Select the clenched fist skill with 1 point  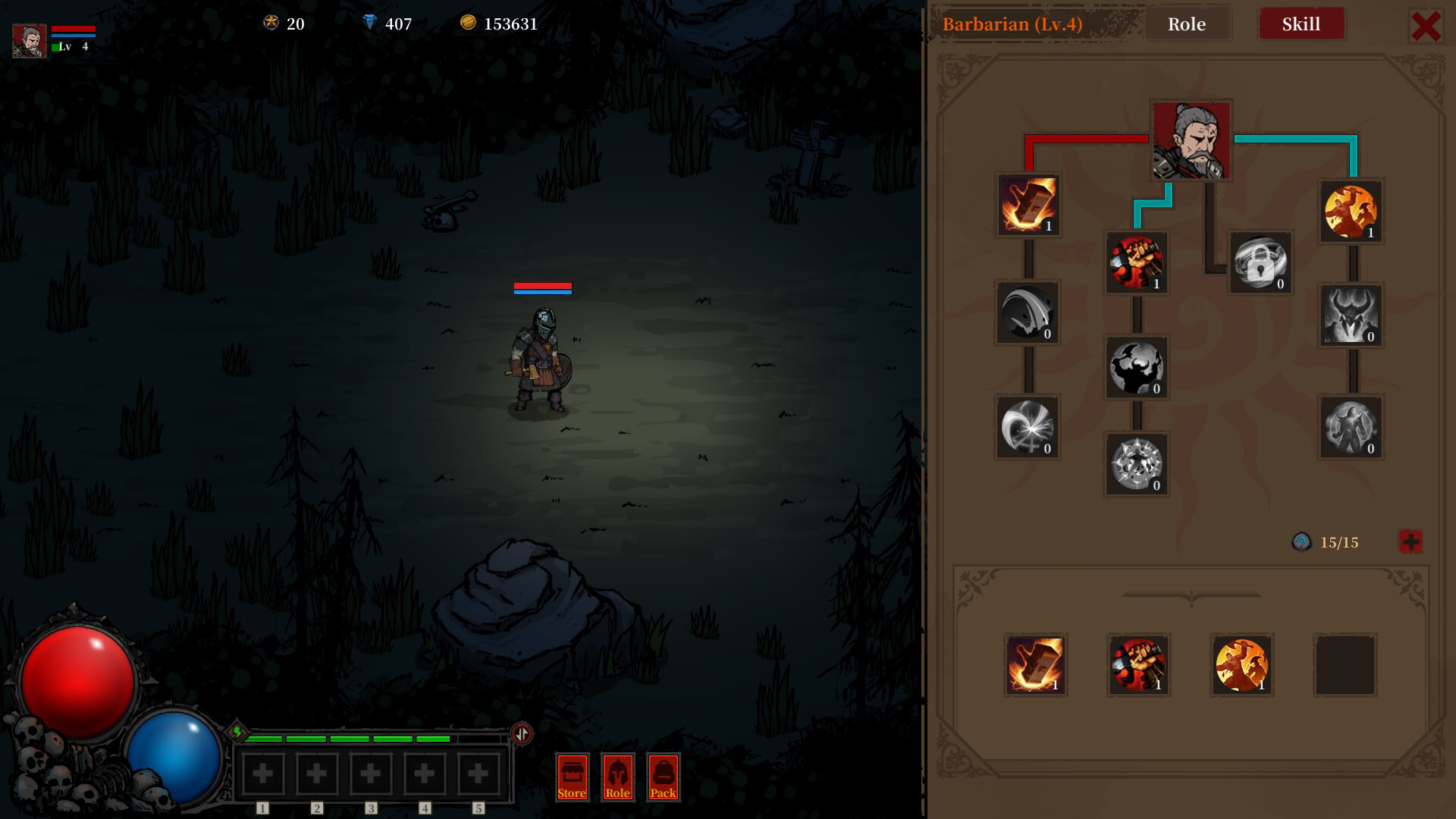[x=1137, y=262]
